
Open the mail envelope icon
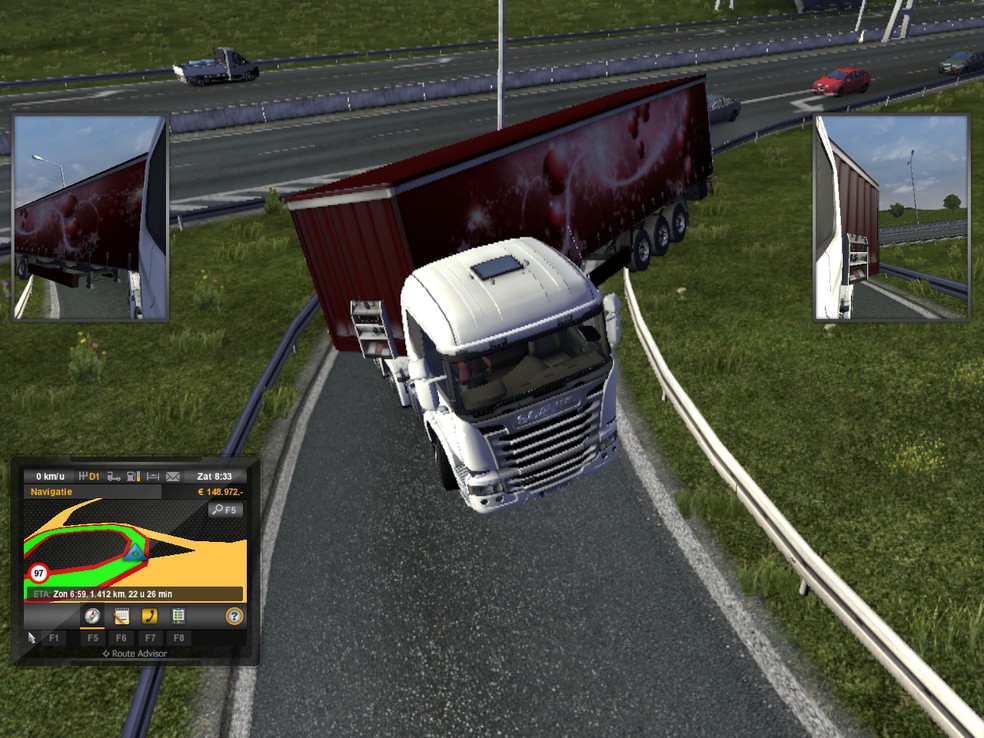pos(173,476)
